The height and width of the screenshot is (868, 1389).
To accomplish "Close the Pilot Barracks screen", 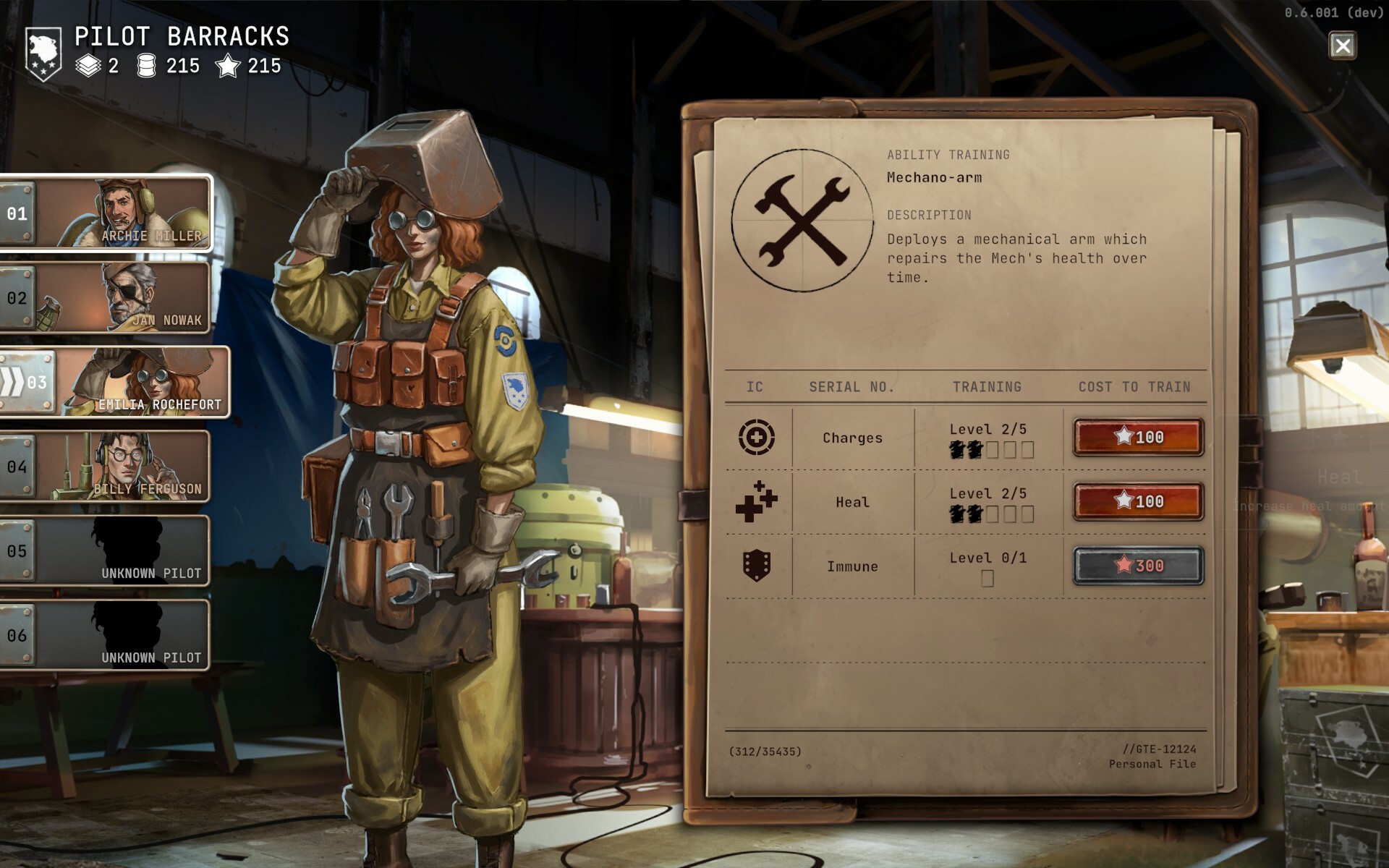I will (1342, 46).
